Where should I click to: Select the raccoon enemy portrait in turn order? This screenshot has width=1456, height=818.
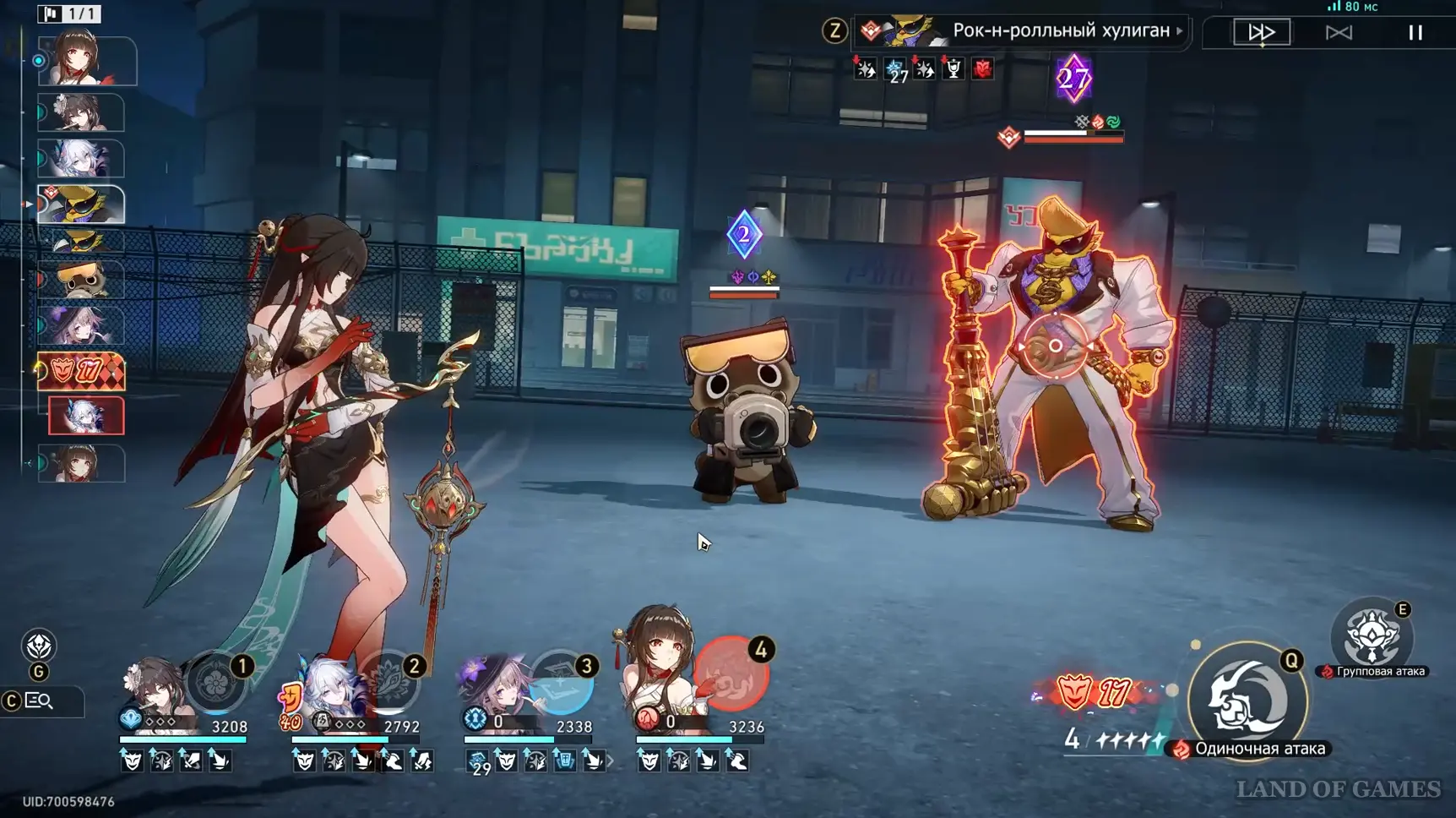tap(81, 280)
